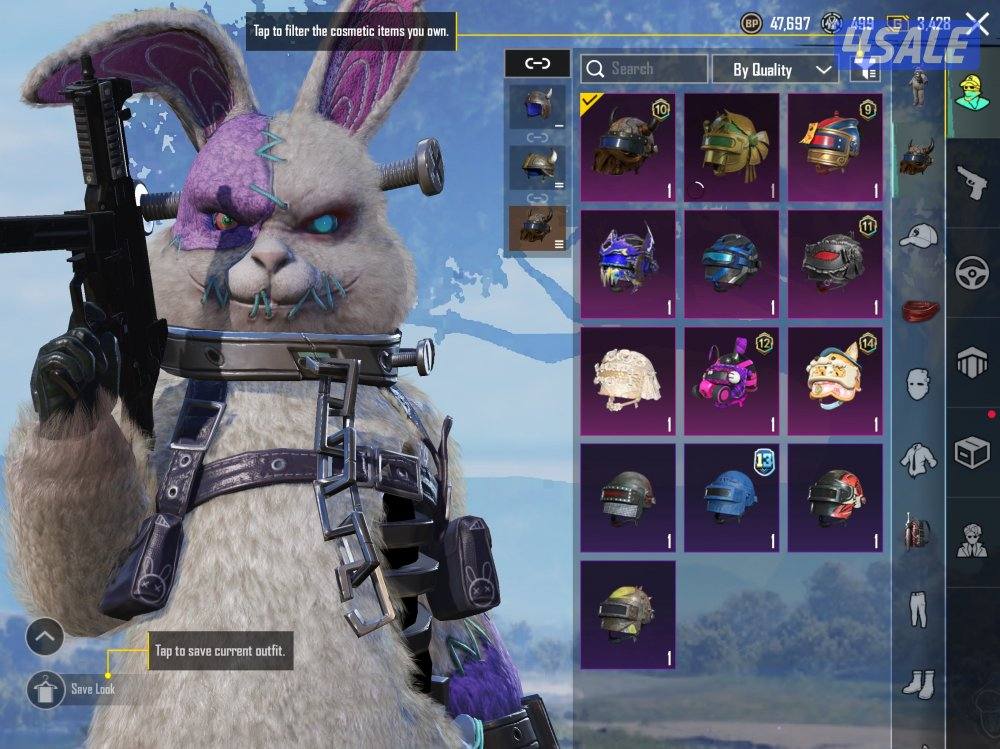This screenshot has width=1000, height=749.
Task: Click the helmet Search field
Action: (644, 69)
